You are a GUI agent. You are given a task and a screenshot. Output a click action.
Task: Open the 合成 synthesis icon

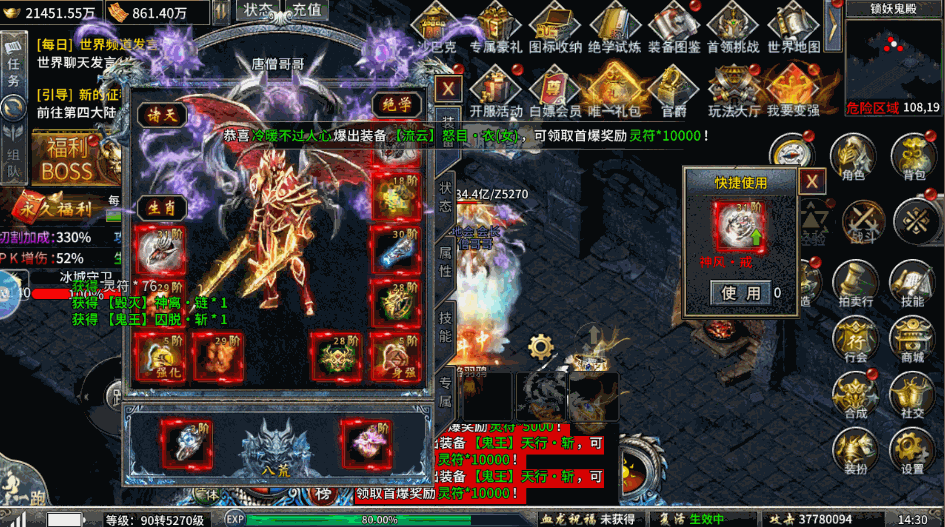point(854,395)
